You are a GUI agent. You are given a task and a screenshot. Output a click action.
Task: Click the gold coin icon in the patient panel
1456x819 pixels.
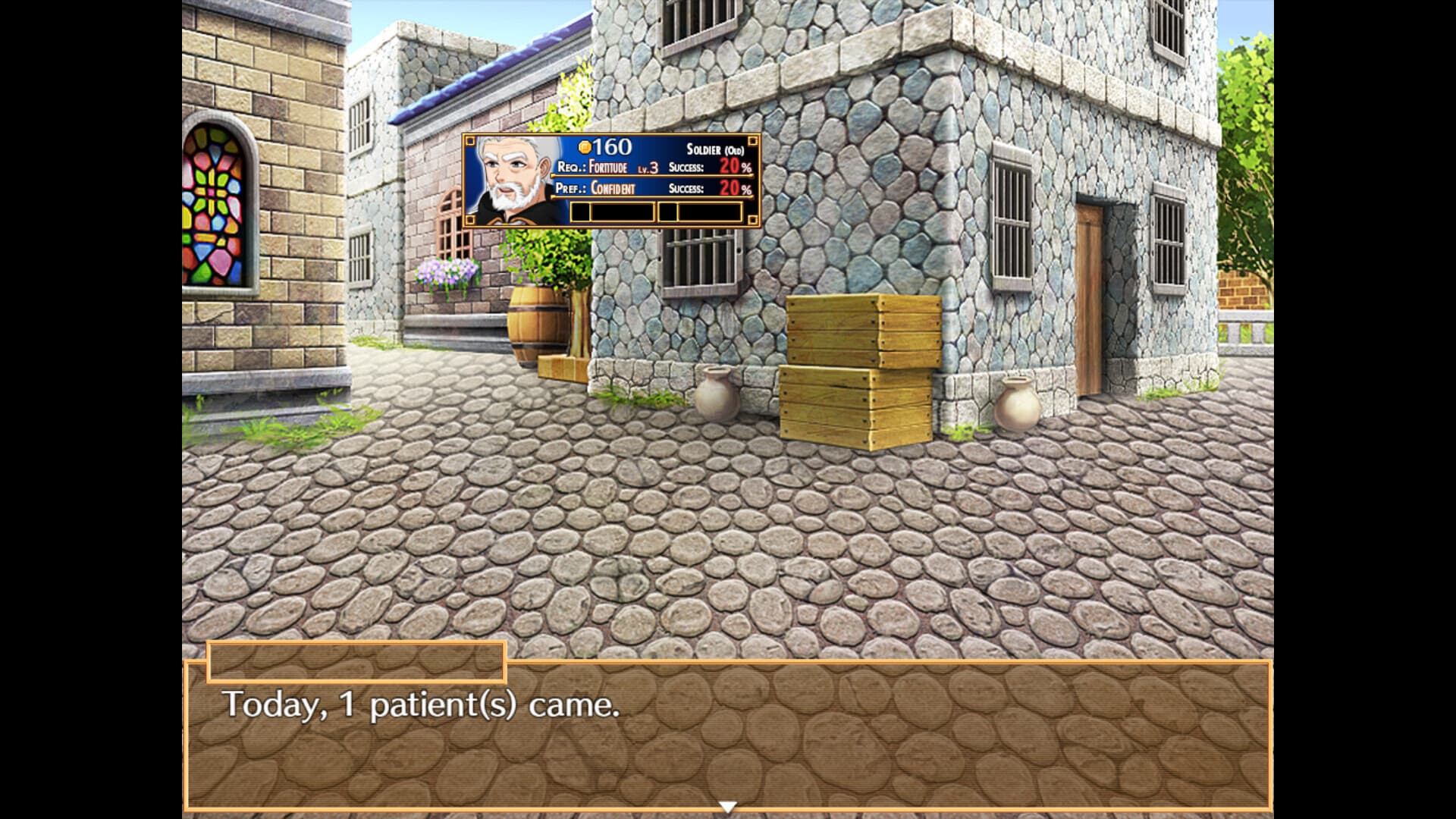584,148
